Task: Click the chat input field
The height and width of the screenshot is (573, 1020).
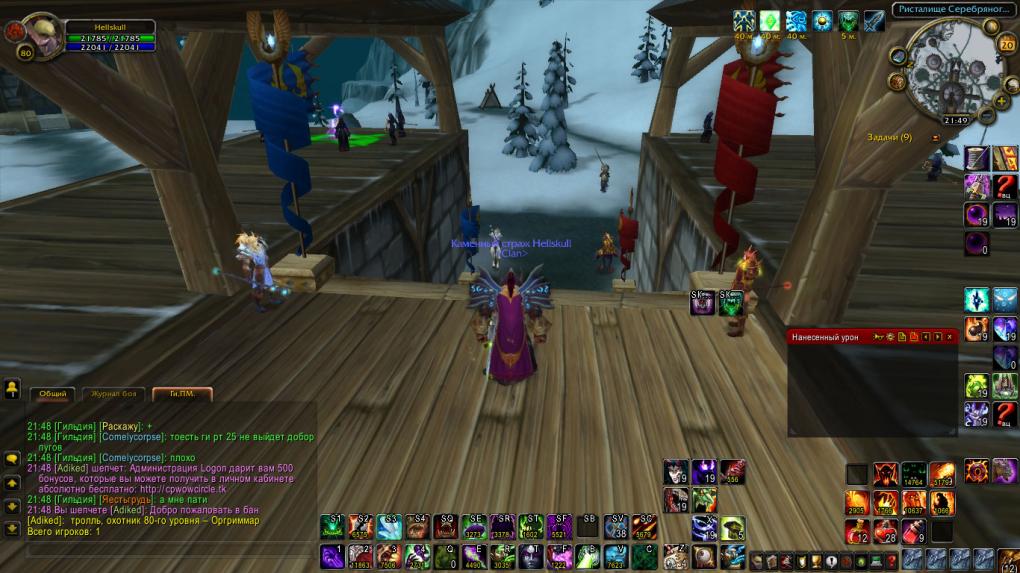Action: tap(160, 548)
